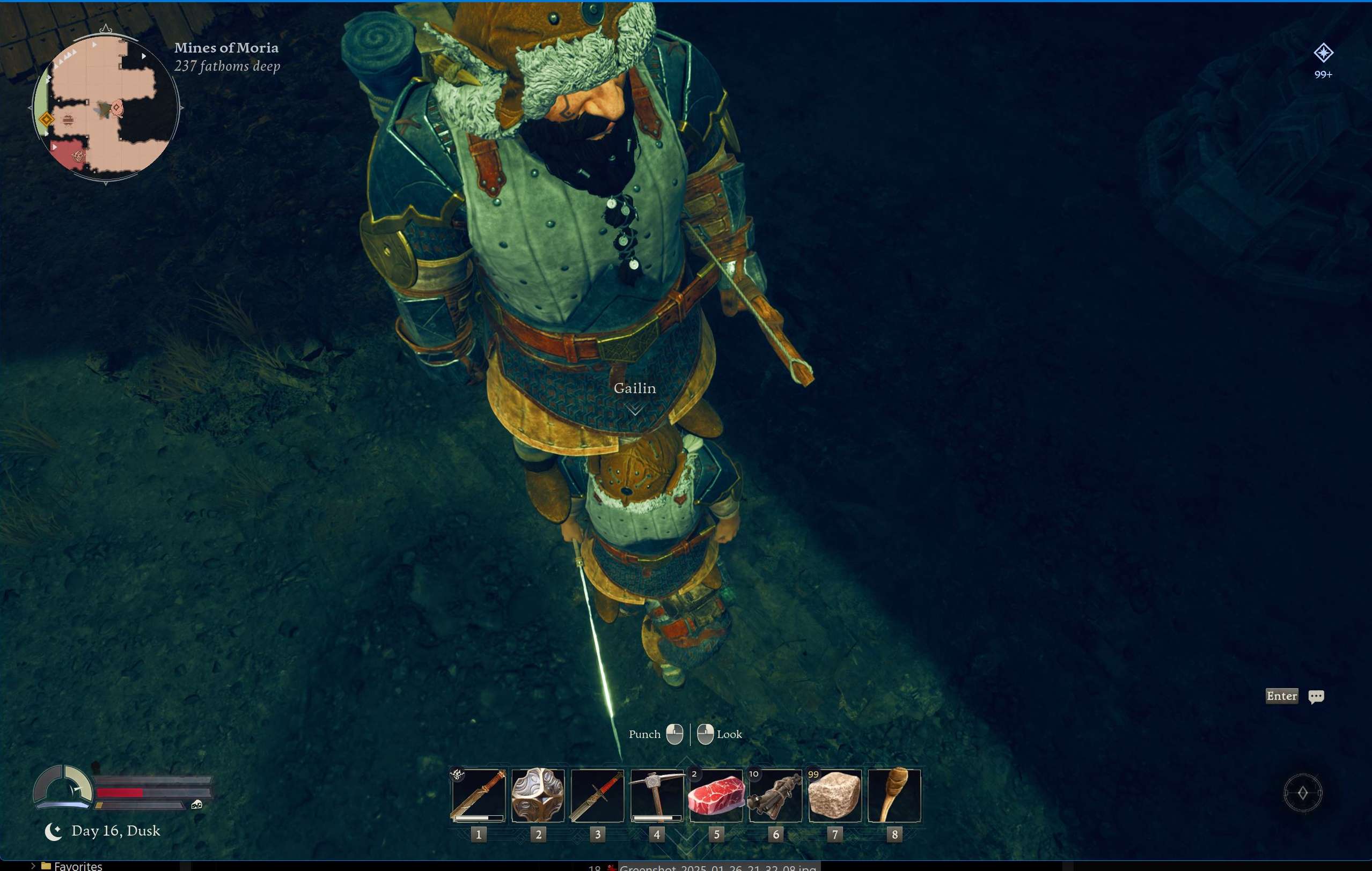Click the compass emblem in the corner
Image resolution: width=1372 pixels, height=871 pixels.
click(x=1302, y=793)
